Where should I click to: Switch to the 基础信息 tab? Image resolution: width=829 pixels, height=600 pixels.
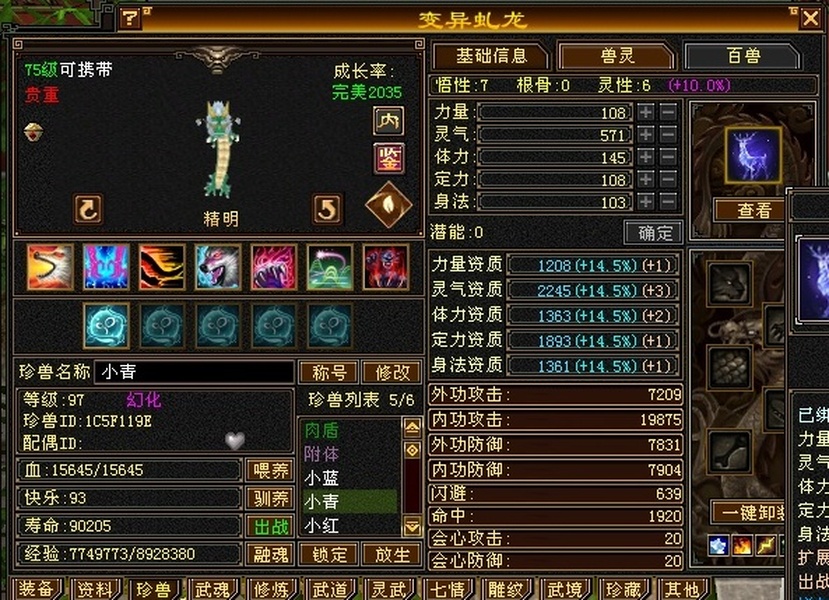pos(491,56)
